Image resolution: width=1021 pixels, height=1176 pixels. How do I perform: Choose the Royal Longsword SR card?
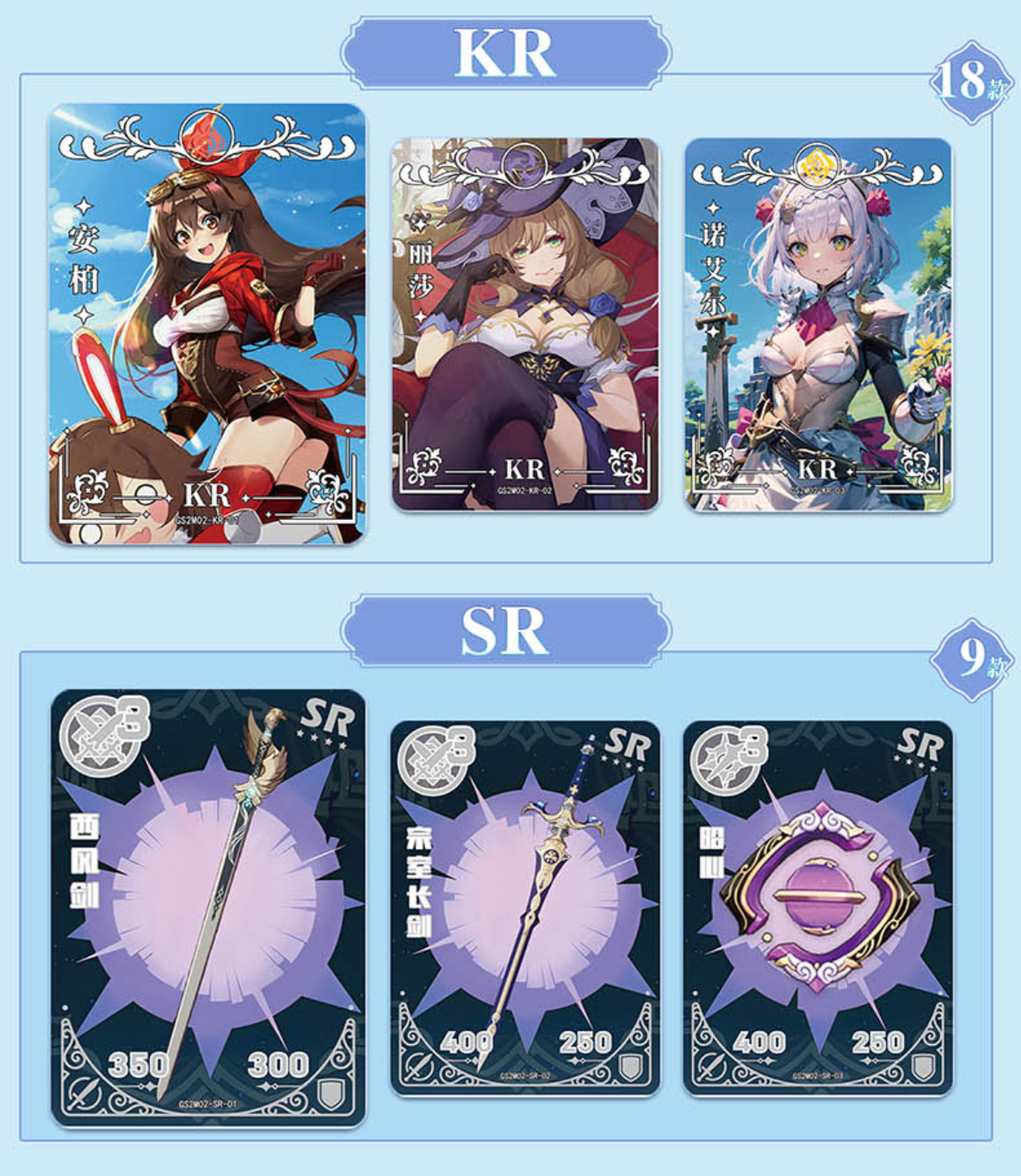[525, 907]
